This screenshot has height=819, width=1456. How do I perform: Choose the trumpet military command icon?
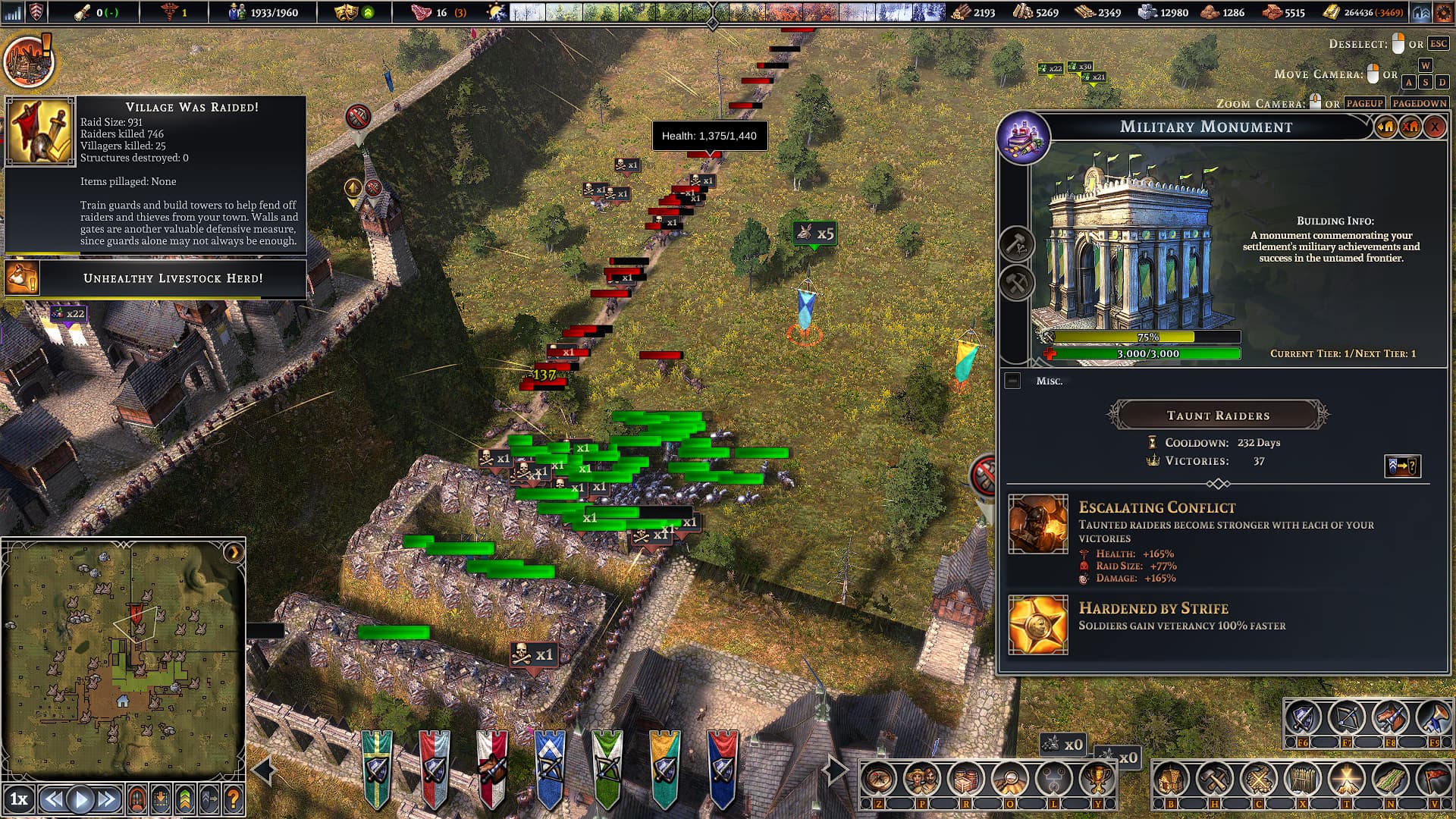click(1435, 717)
